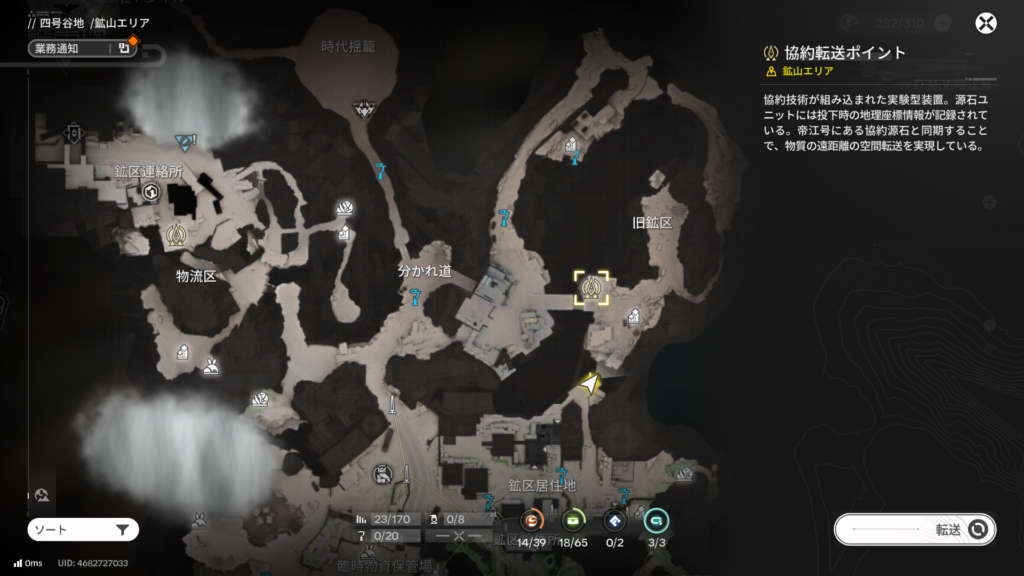Image resolution: width=1024 pixels, height=576 pixels.
Task: Click the yellow player arrow marker
Action: coord(590,383)
